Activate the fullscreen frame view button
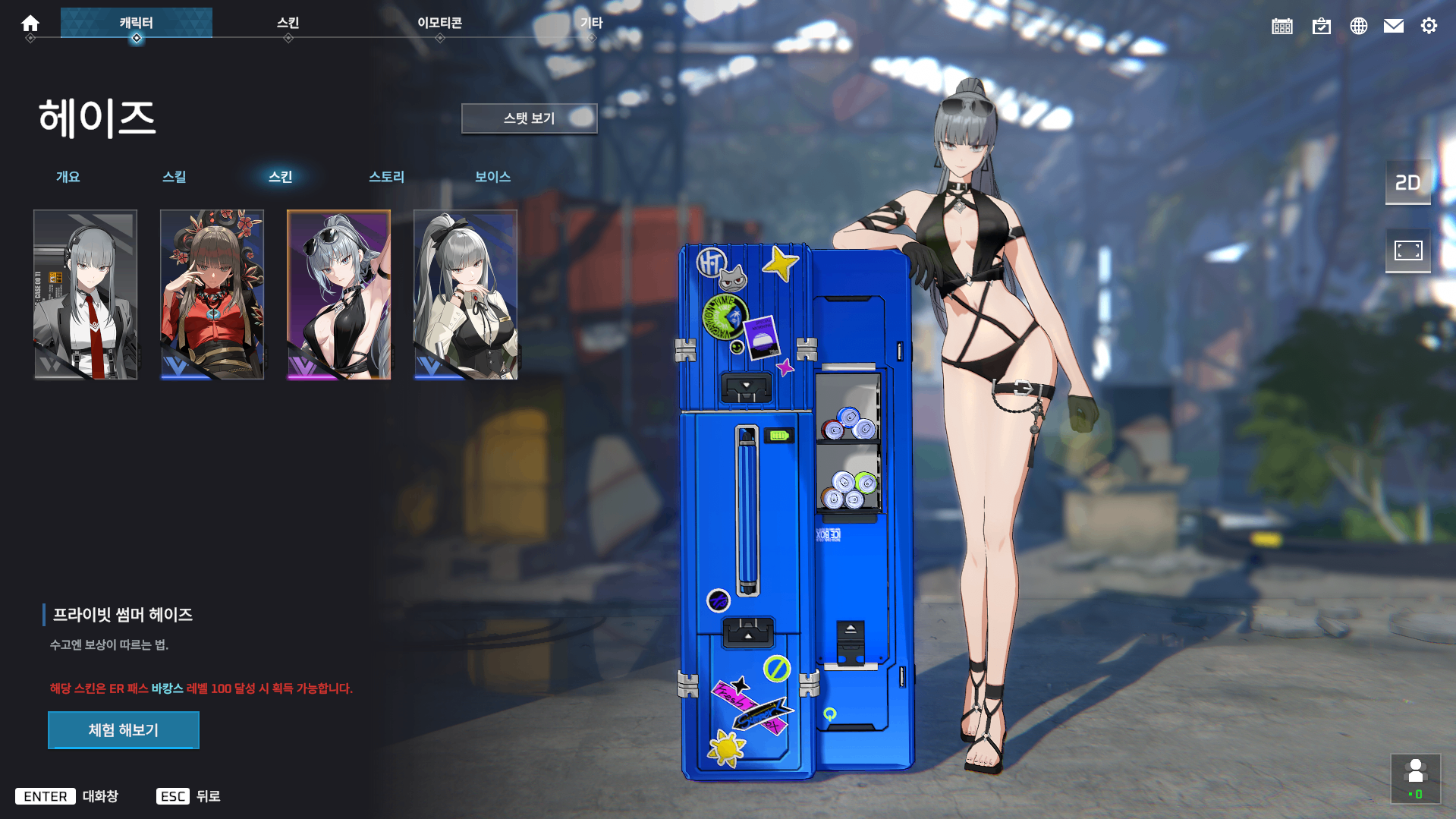Viewport: 1456px width, 819px height. [1408, 250]
